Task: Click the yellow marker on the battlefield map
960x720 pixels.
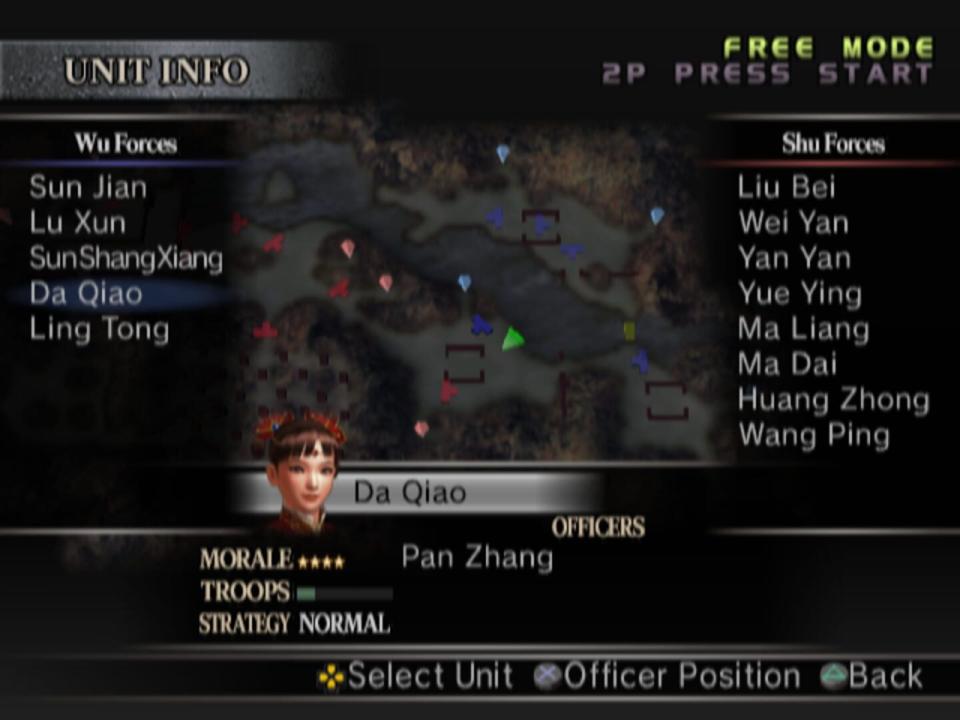Action: (x=629, y=331)
